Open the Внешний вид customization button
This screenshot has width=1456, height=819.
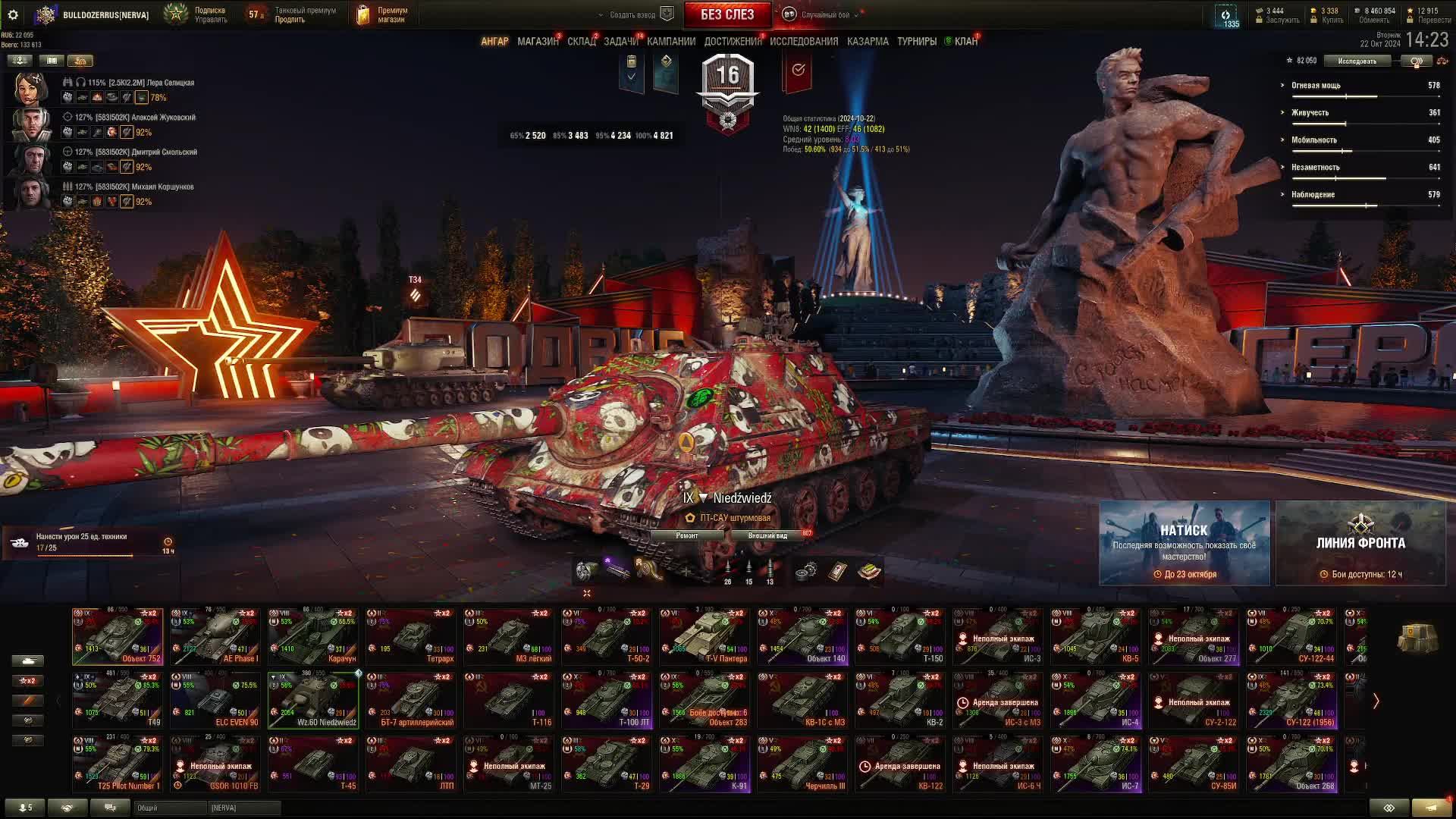click(767, 535)
